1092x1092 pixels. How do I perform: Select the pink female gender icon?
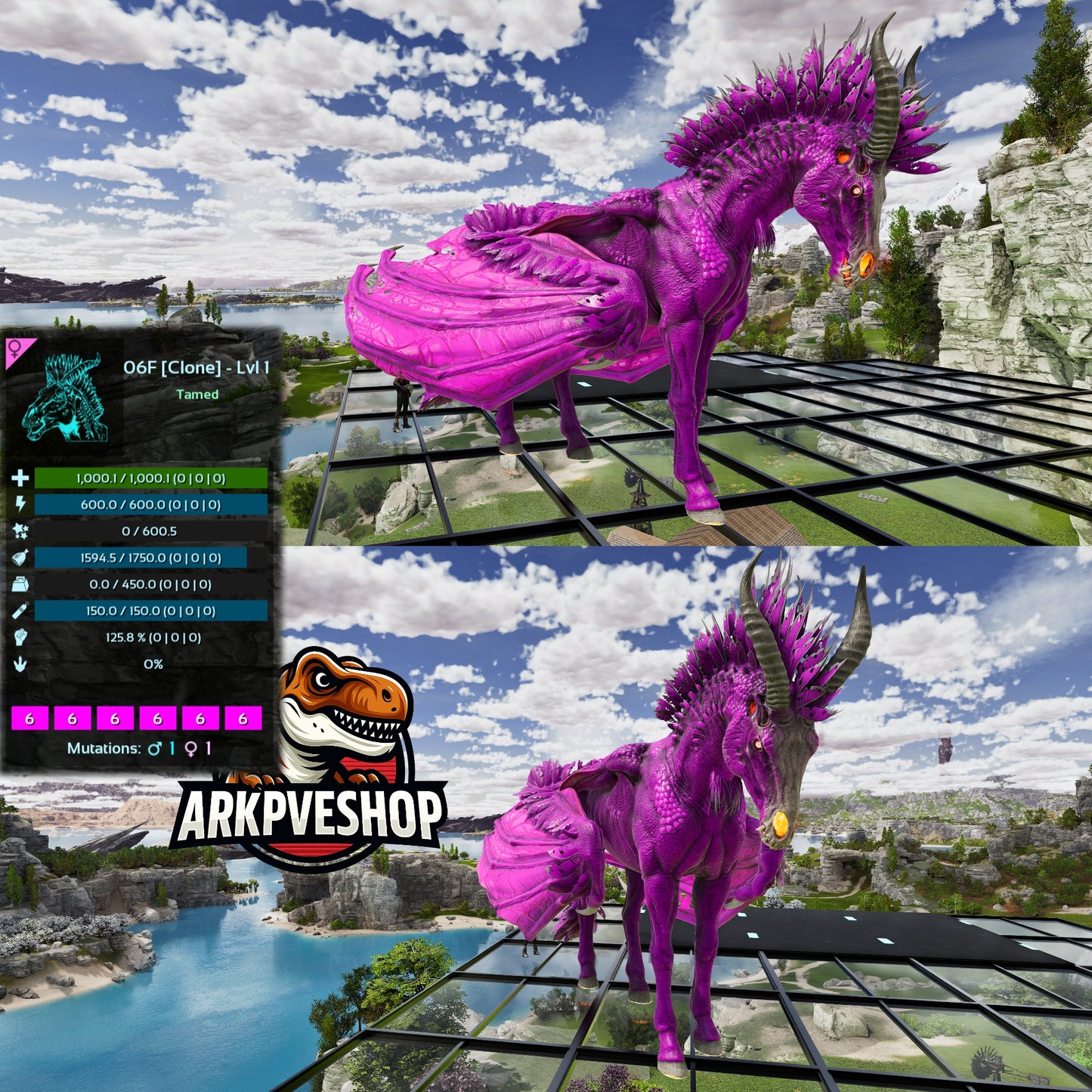[x=16, y=349]
